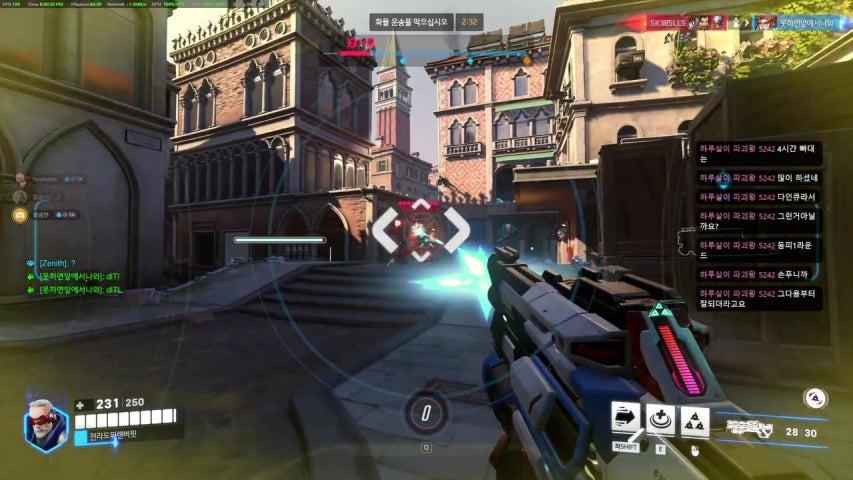Screen dimensions: 853x480
Task: Use the Biotic Field ability icon
Action: pos(660,420)
